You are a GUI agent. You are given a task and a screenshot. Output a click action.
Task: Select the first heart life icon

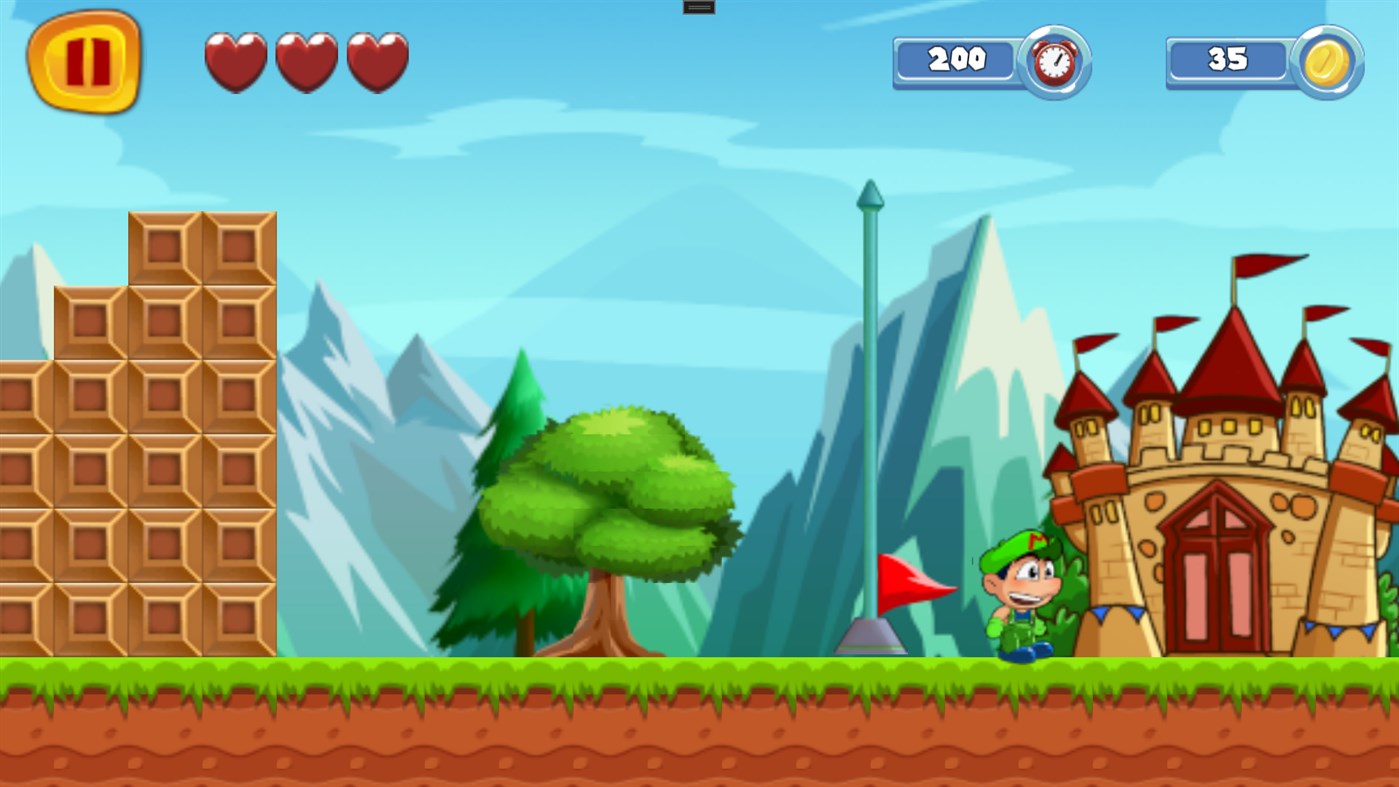pyautogui.click(x=236, y=62)
